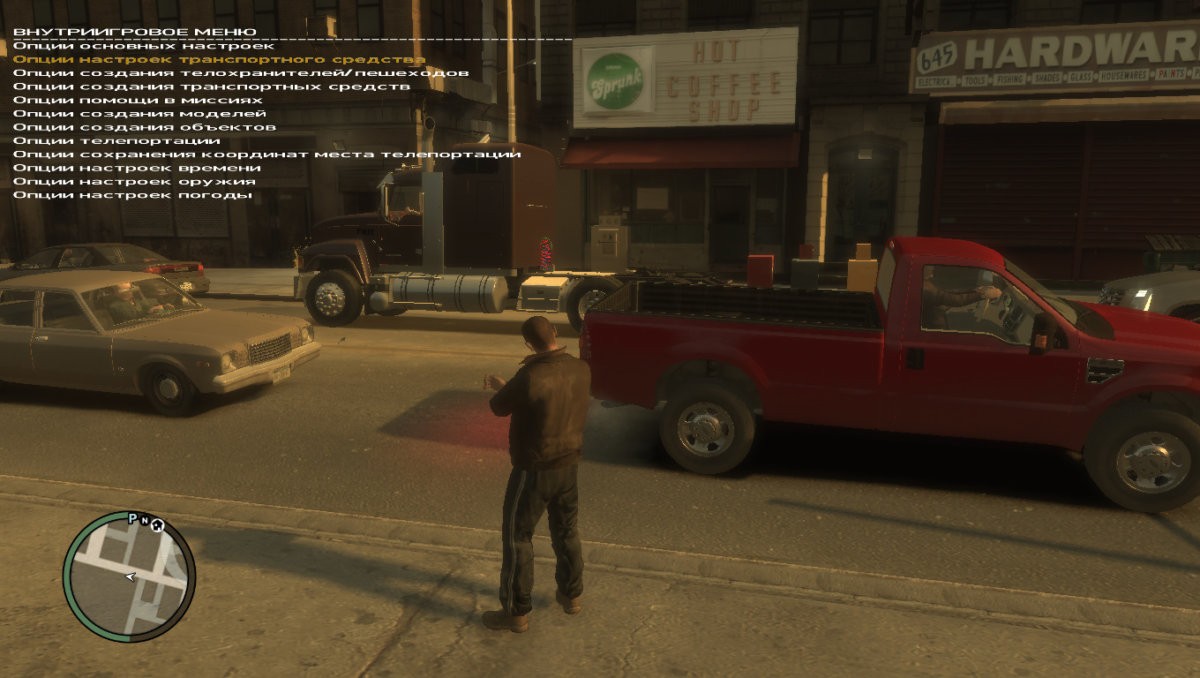Select Опции настроек транспортного средства
The width and height of the screenshot is (1200, 678).
pos(219,60)
